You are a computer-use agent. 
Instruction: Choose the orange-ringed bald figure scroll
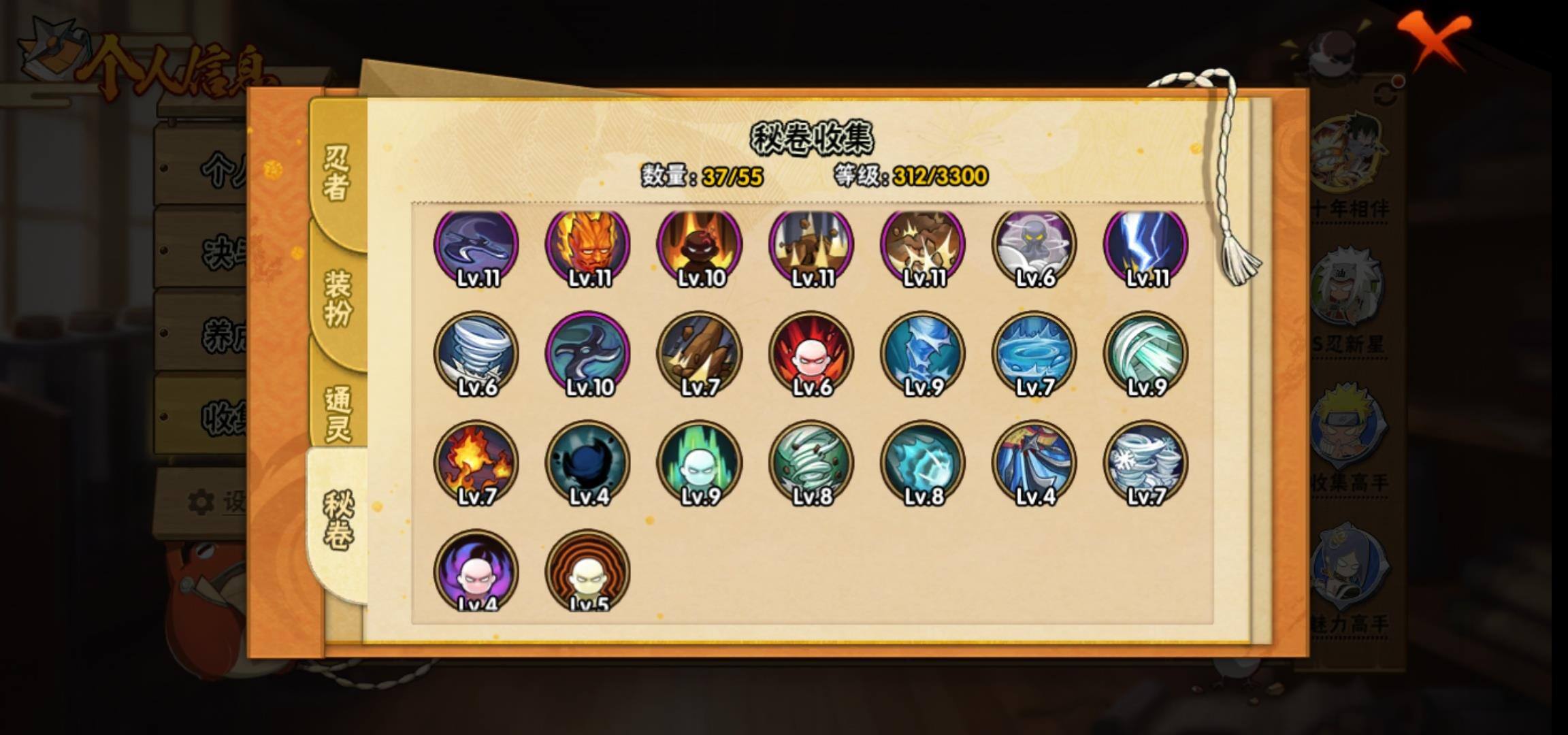pos(587,570)
